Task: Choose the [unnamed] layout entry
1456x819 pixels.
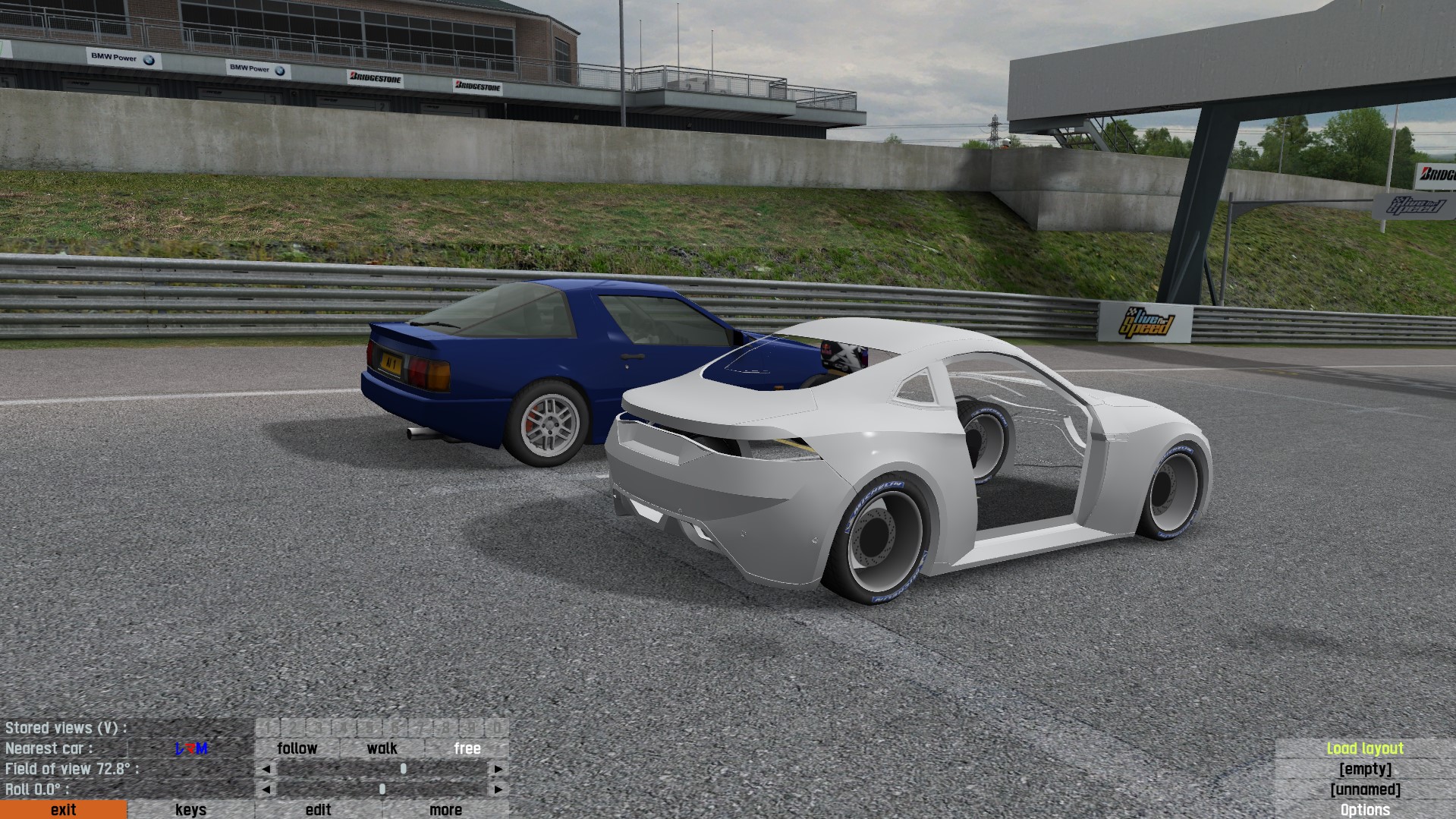Action: (1365, 789)
